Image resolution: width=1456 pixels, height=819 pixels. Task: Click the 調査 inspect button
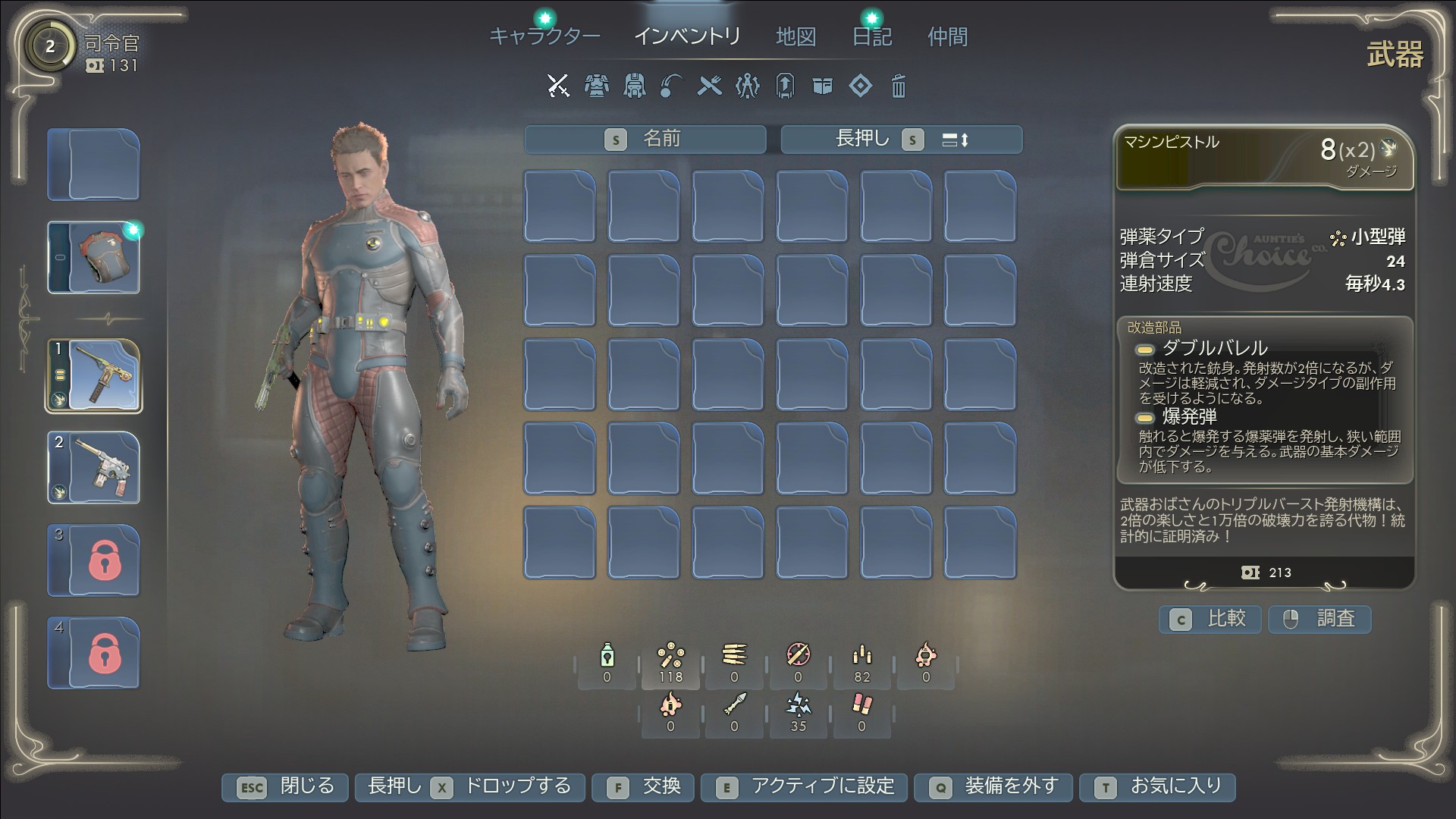click(1319, 620)
